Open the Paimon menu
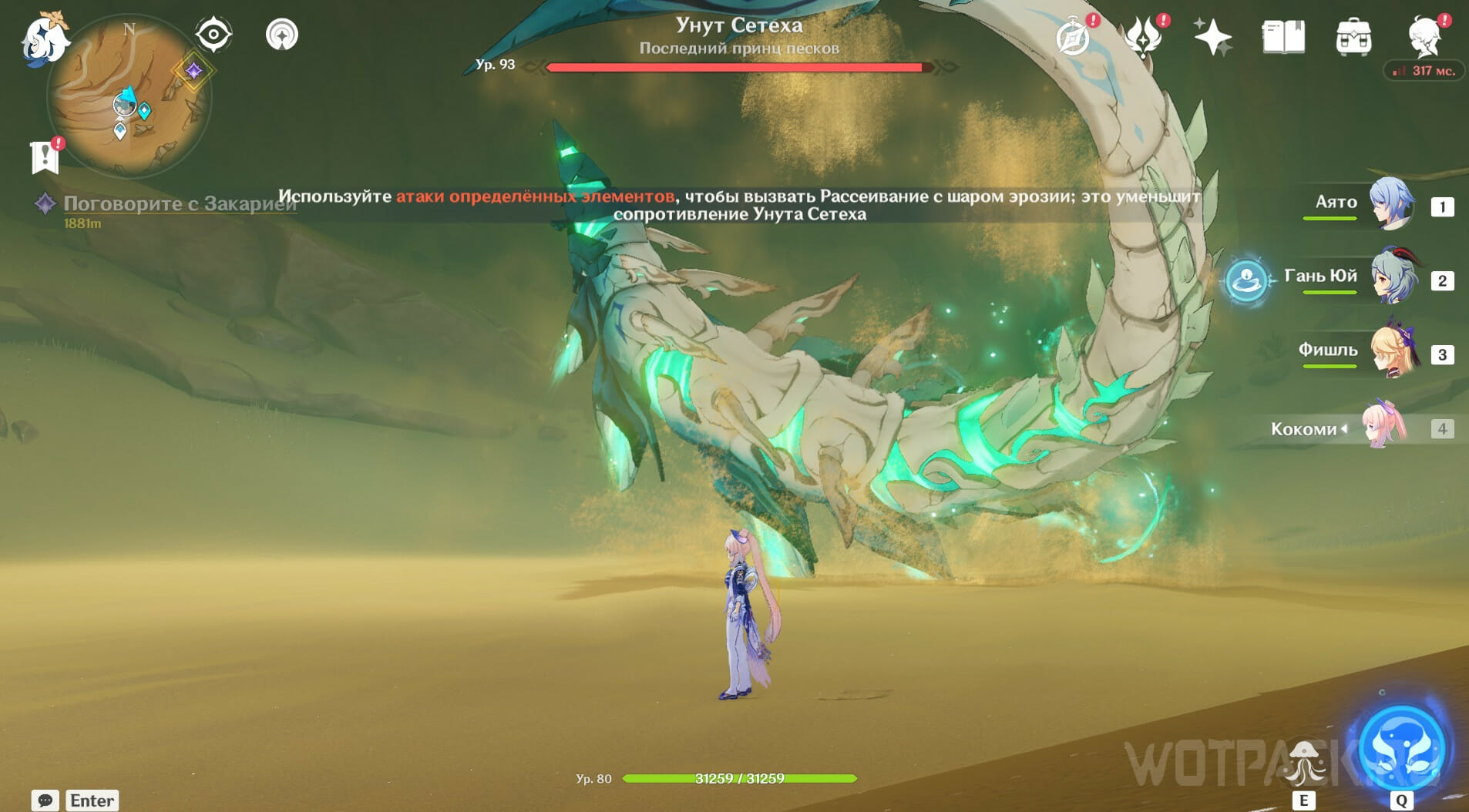Screen dimensions: 1469x812 point(44,39)
